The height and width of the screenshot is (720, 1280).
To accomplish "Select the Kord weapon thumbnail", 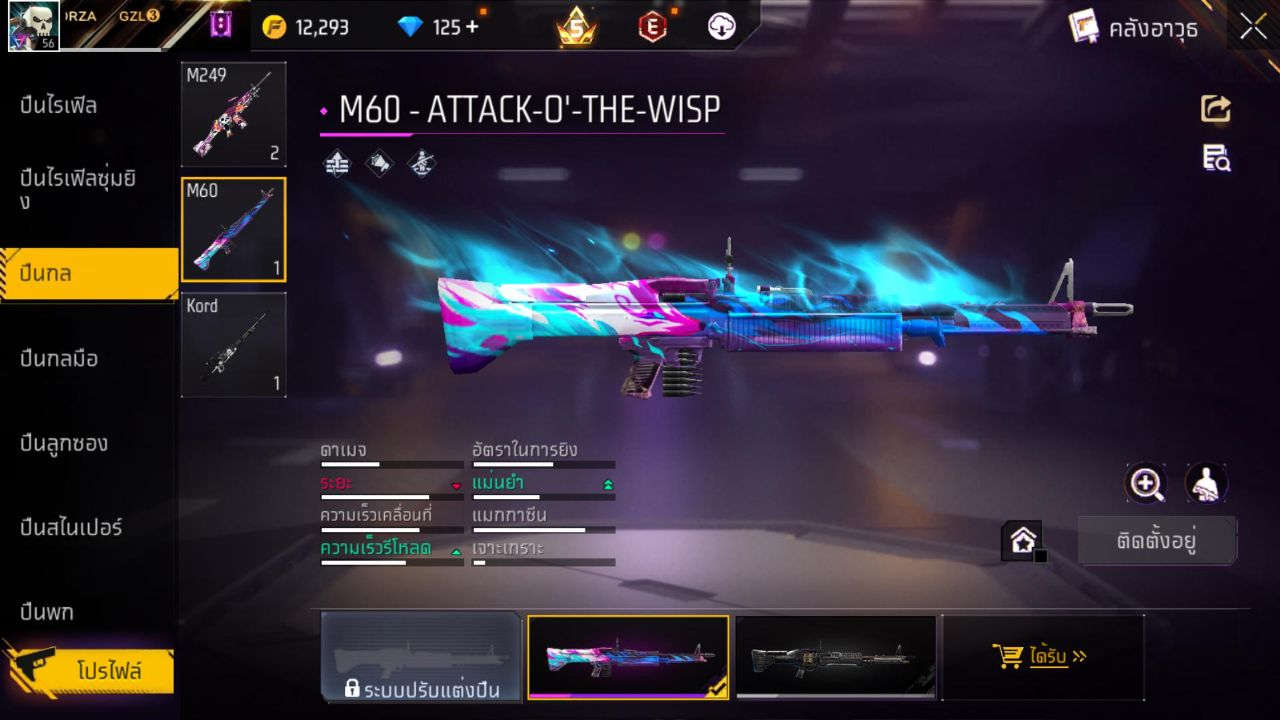I will [x=233, y=345].
